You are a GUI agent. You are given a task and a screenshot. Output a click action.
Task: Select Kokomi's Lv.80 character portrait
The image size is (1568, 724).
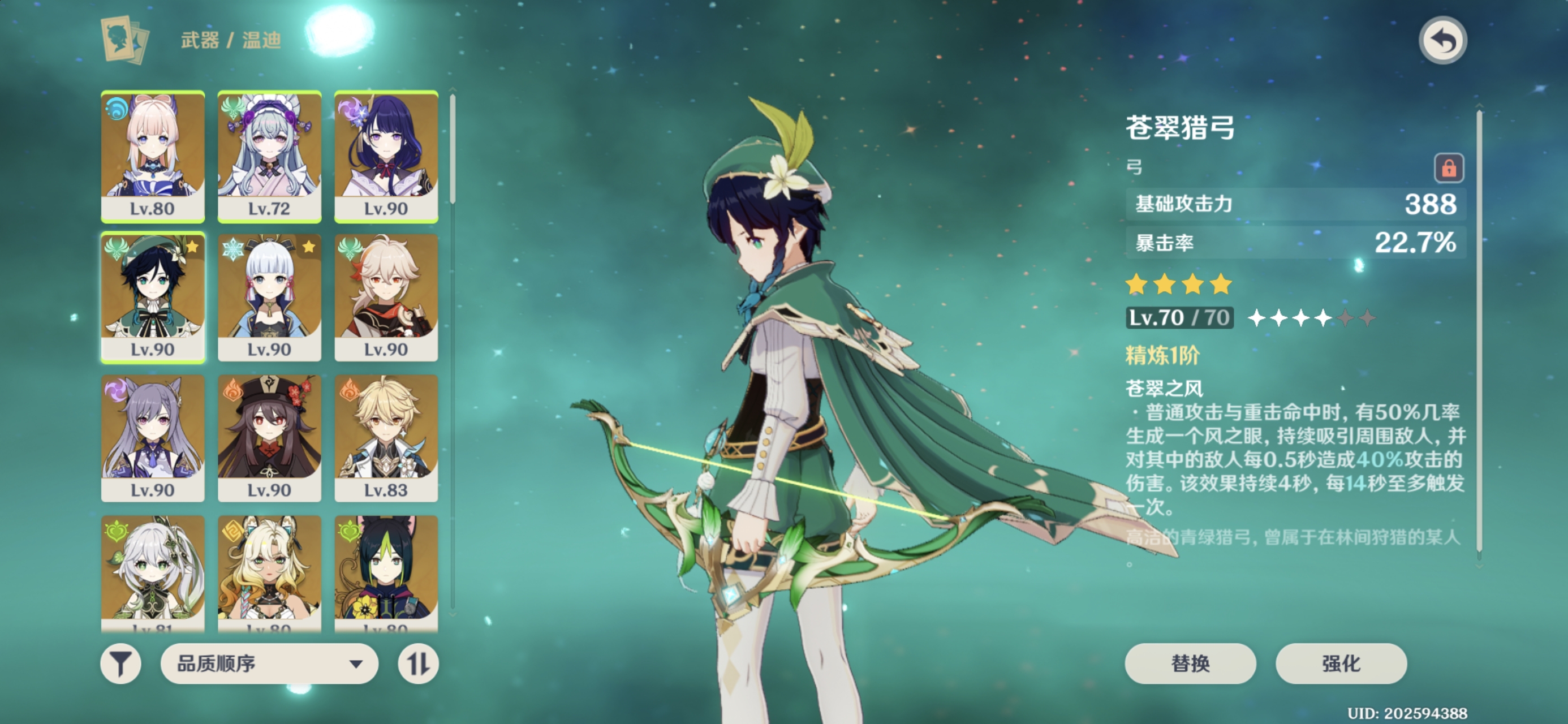coord(153,156)
